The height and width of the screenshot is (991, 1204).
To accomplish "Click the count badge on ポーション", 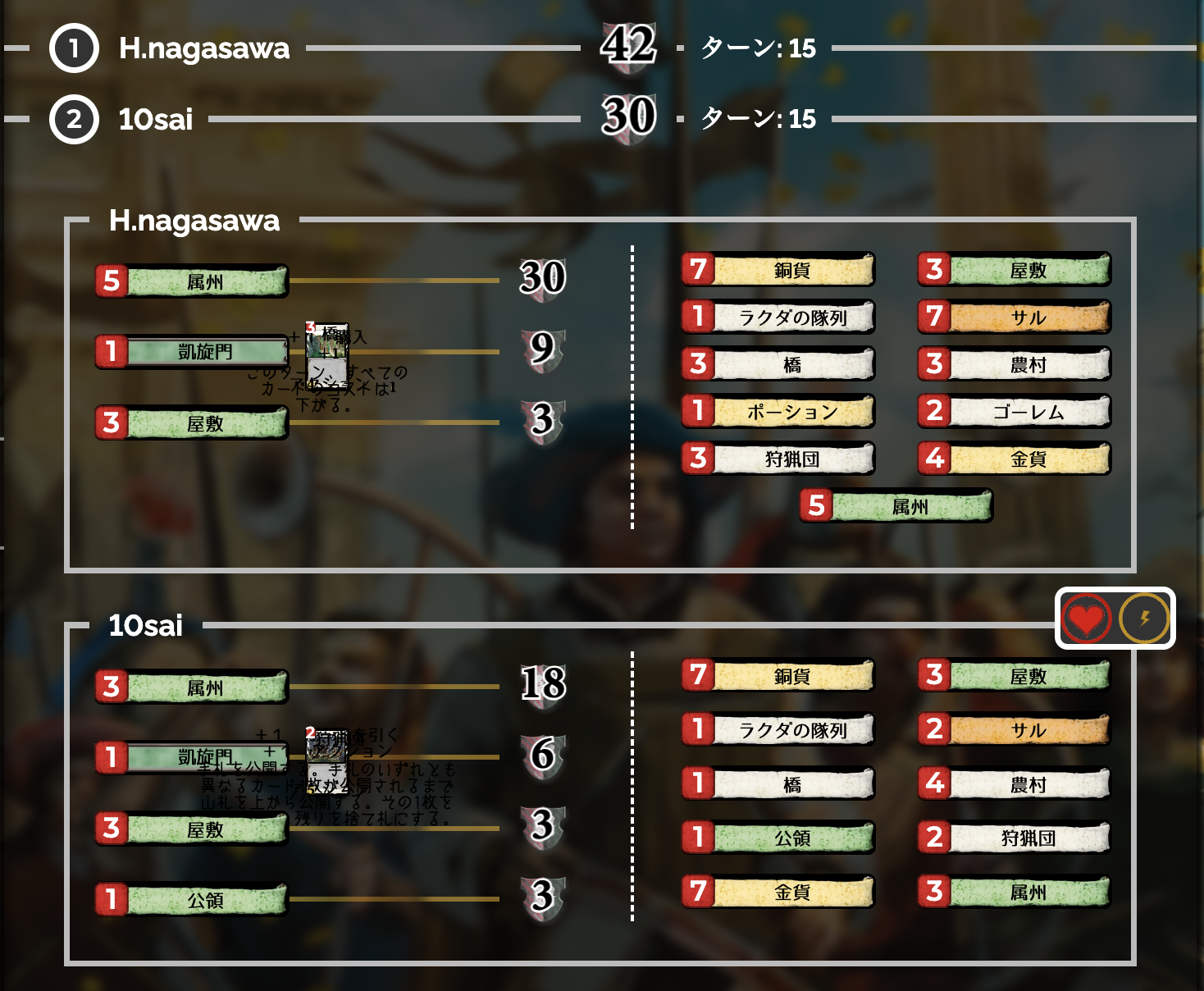I will (x=699, y=411).
